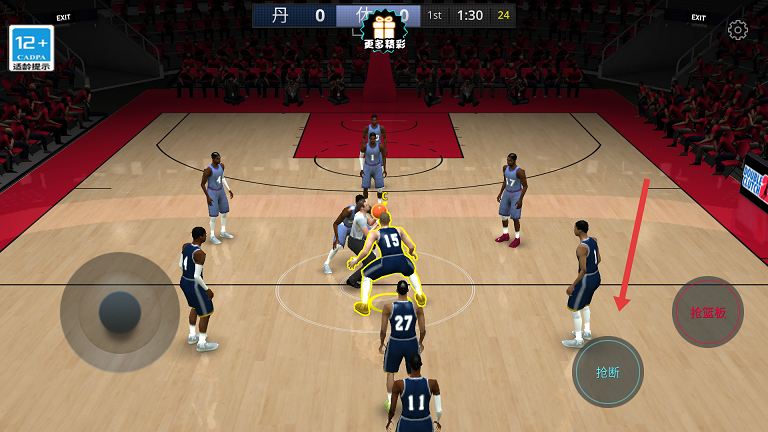This screenshot has width=768, height=432.
Task: Open the settings gear icon
Action: 738,30
